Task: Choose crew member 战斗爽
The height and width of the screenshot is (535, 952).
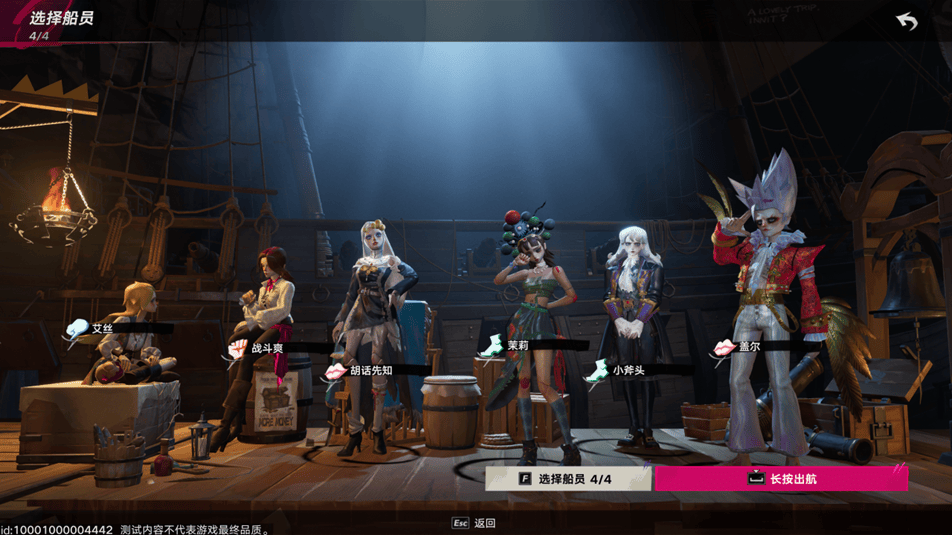Action: [267, 347]
